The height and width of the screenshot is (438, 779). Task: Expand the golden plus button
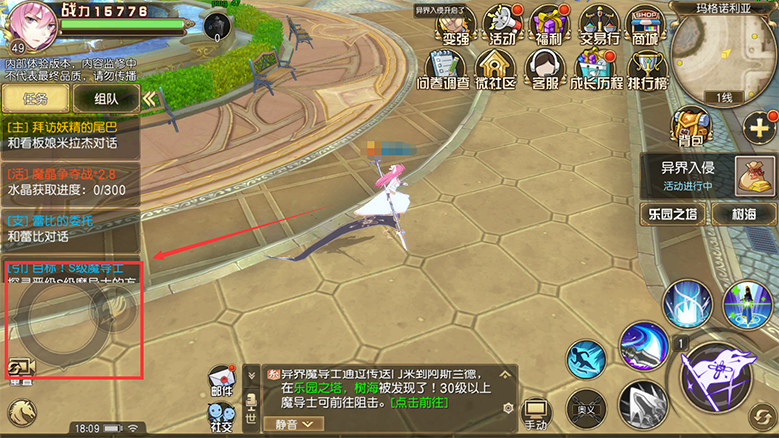coord(757,126)
